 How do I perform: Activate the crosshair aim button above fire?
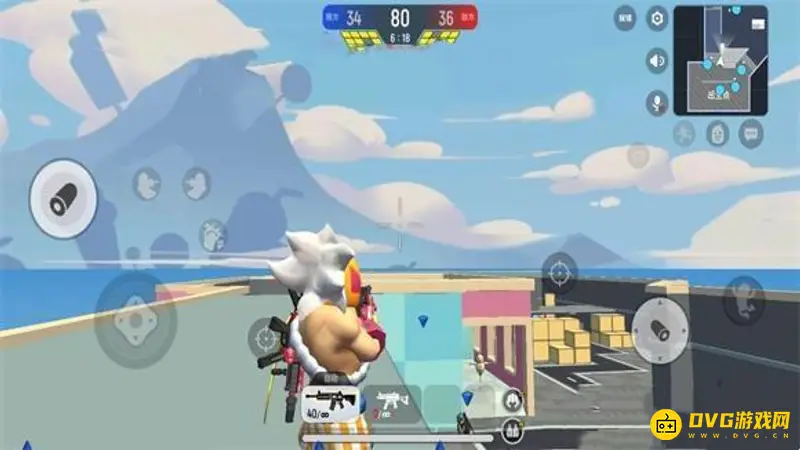(x=559, y=271)
